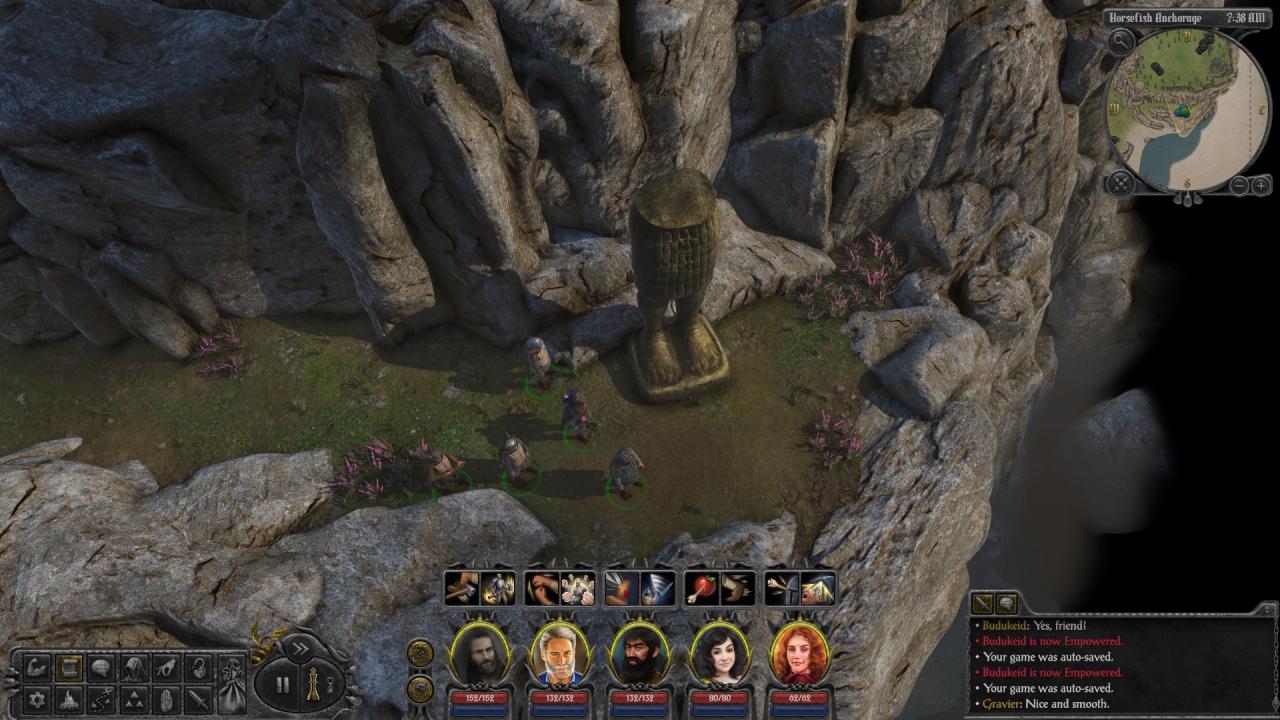
Task: Click the fast-forward double arrow button
Action: [299, 649]
